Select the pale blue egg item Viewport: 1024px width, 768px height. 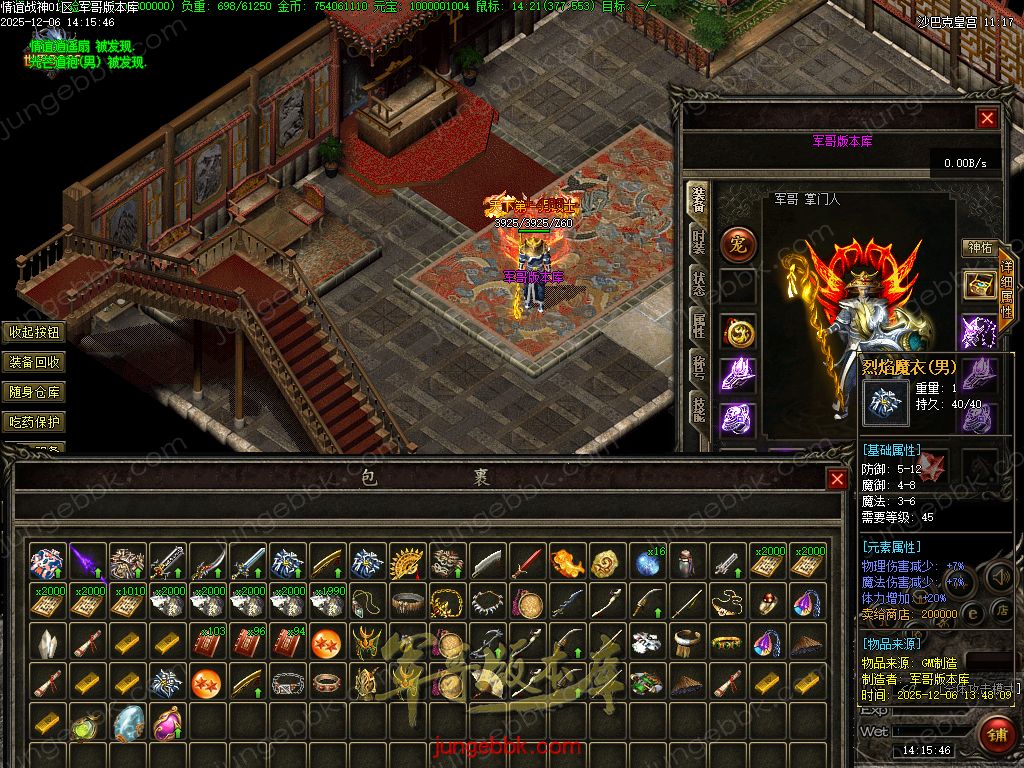pos(127,722)
